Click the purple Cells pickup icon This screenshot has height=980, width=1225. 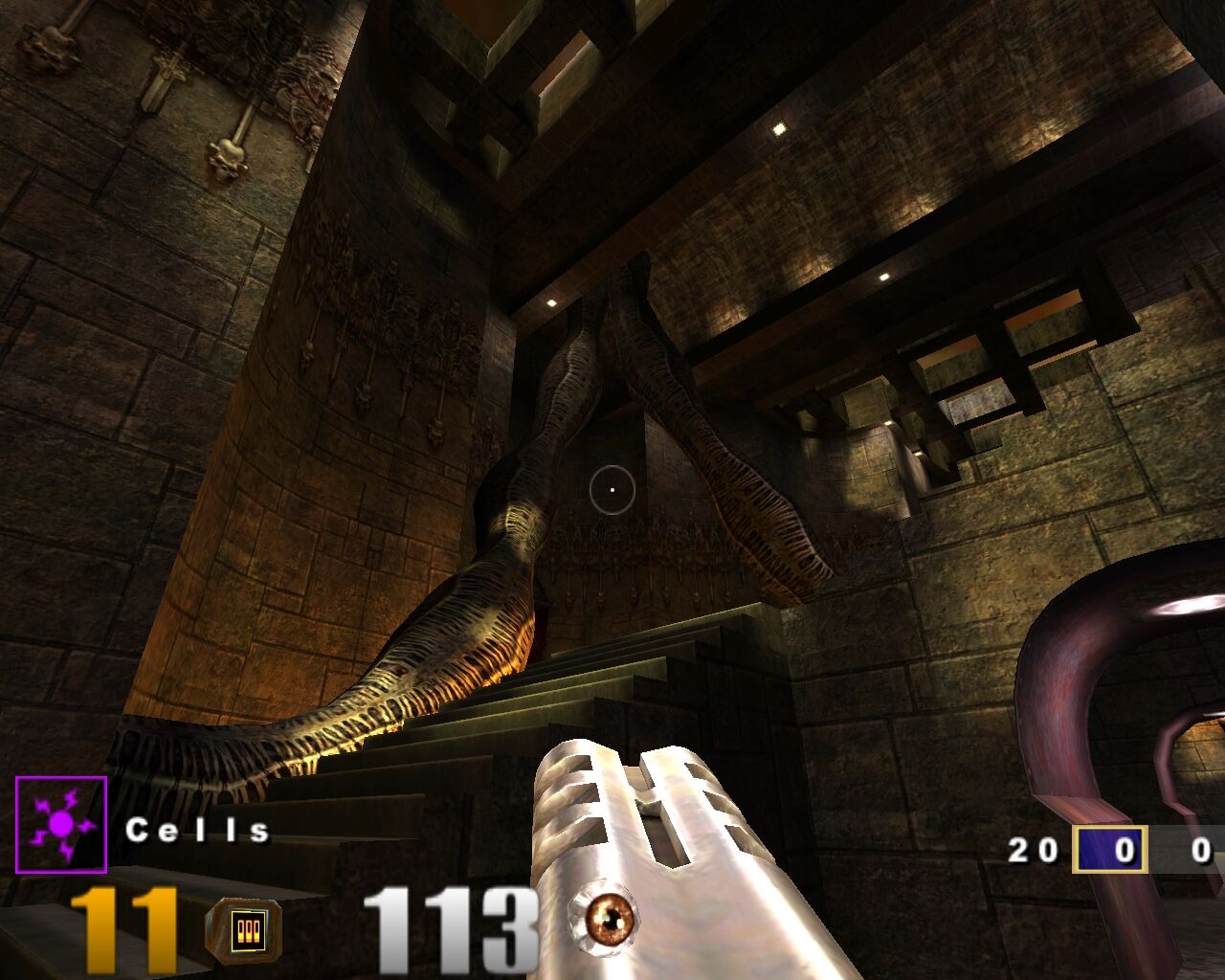[x=61, y=825]
